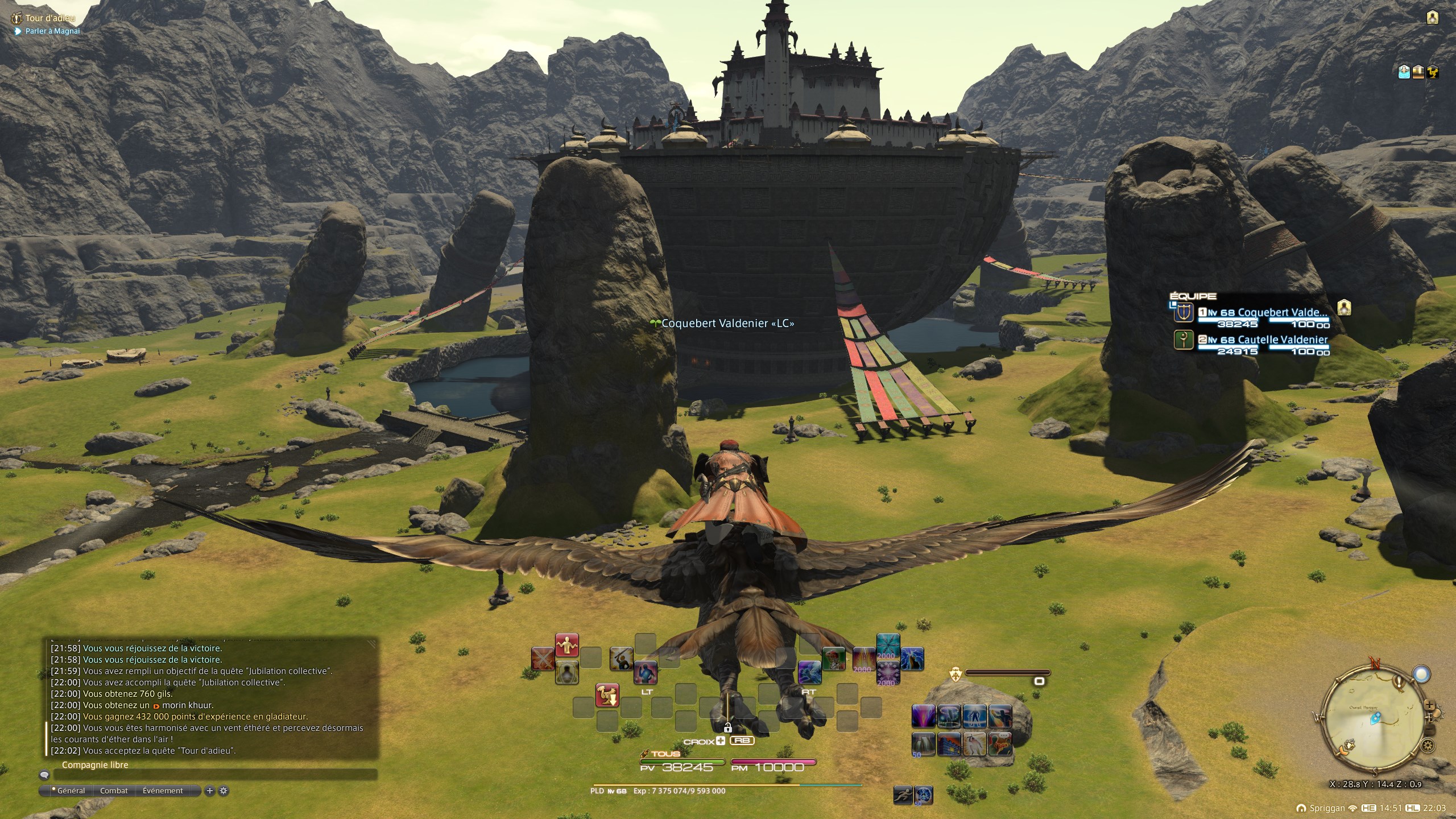The width and height of the screenshot is (1456, 819).
Task: Activate the red shrug emote icon
Action: pyautogui.click(x=566, y=644)
